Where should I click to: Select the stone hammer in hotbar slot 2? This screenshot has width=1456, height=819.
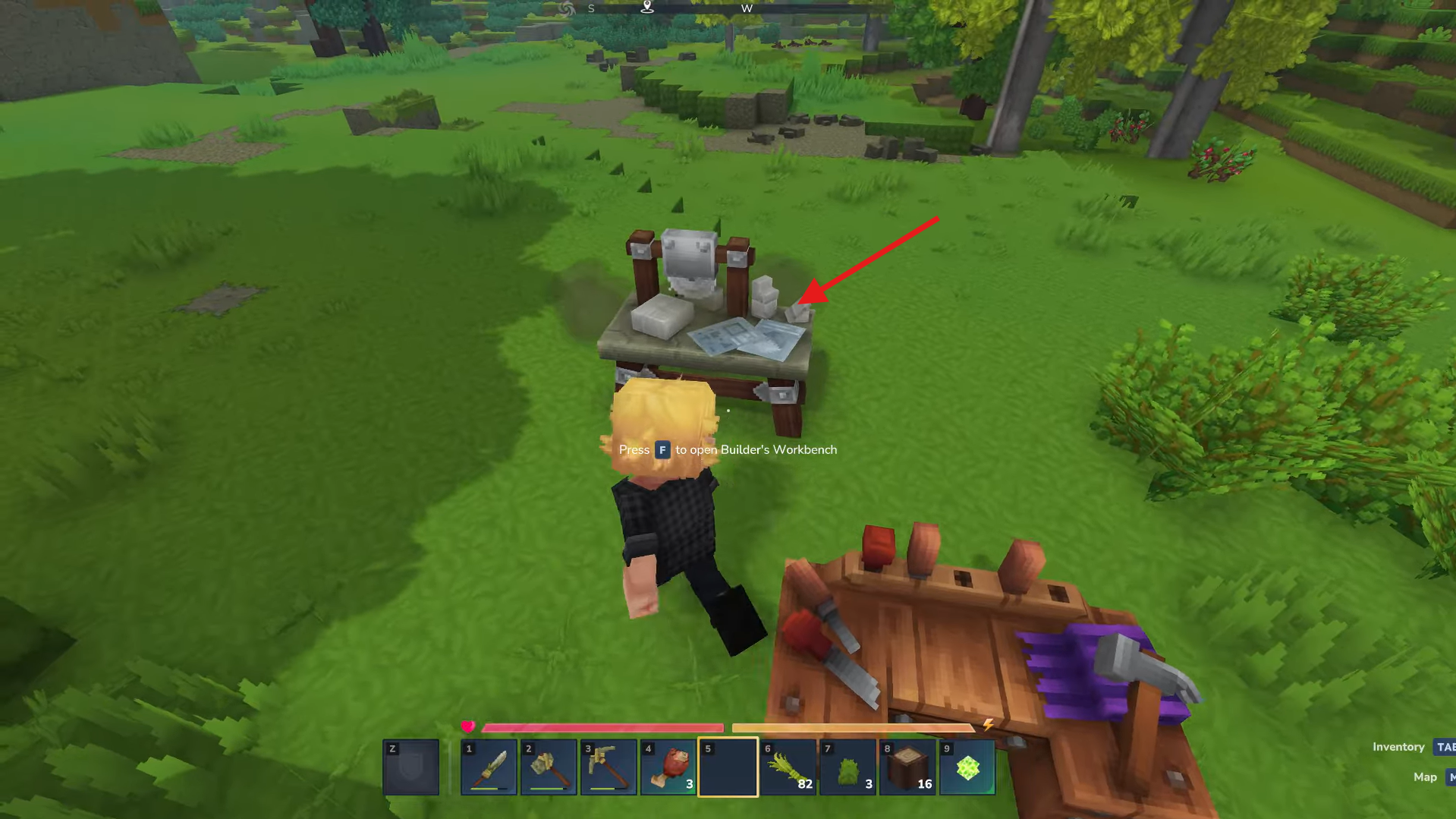(x=549, y=767)
